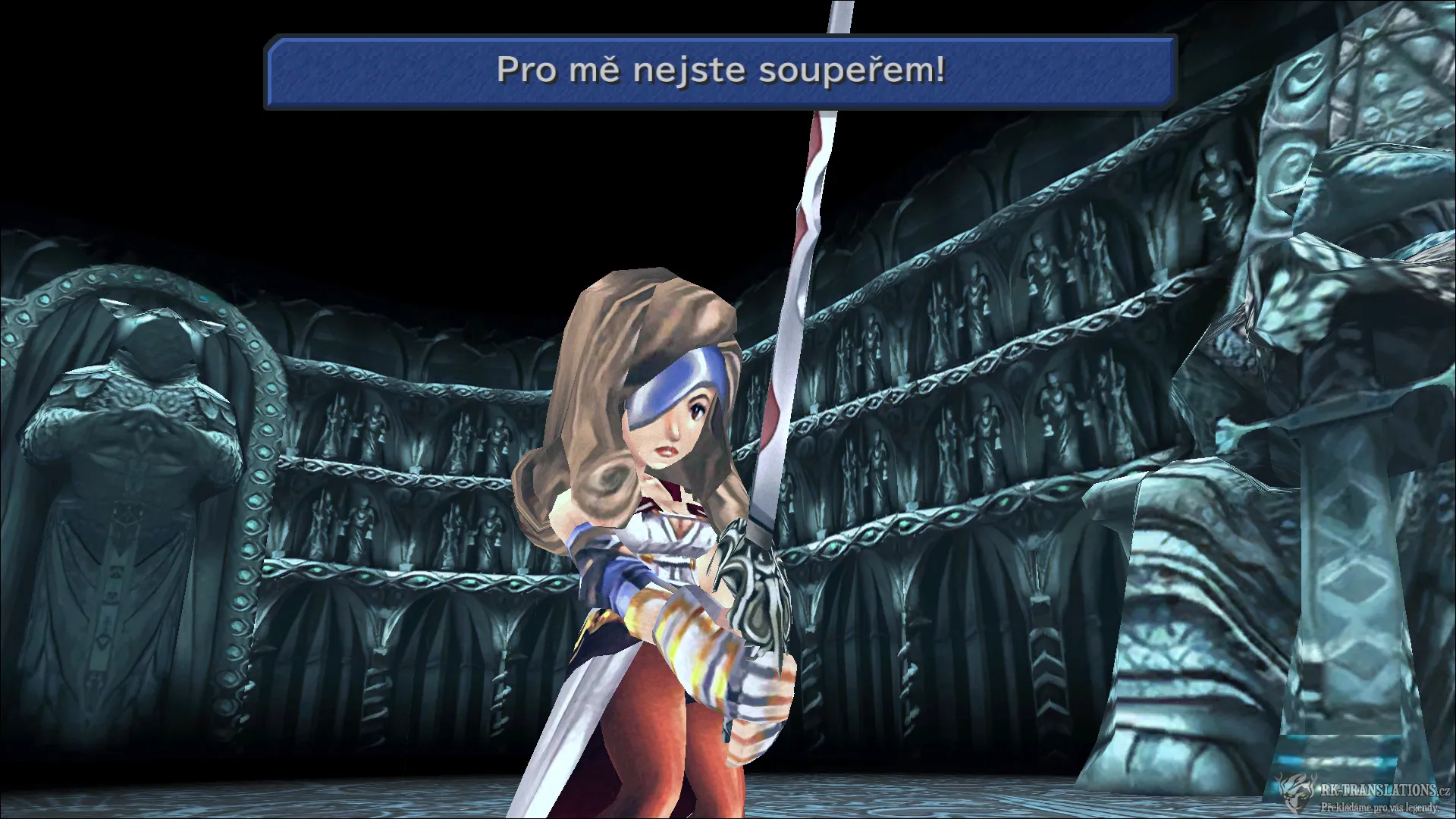The image size is (1456, 819).
Task: Select the dialogue text 'Pro mě nejste soupeřem!'
Action: click(x=720, y=72)
